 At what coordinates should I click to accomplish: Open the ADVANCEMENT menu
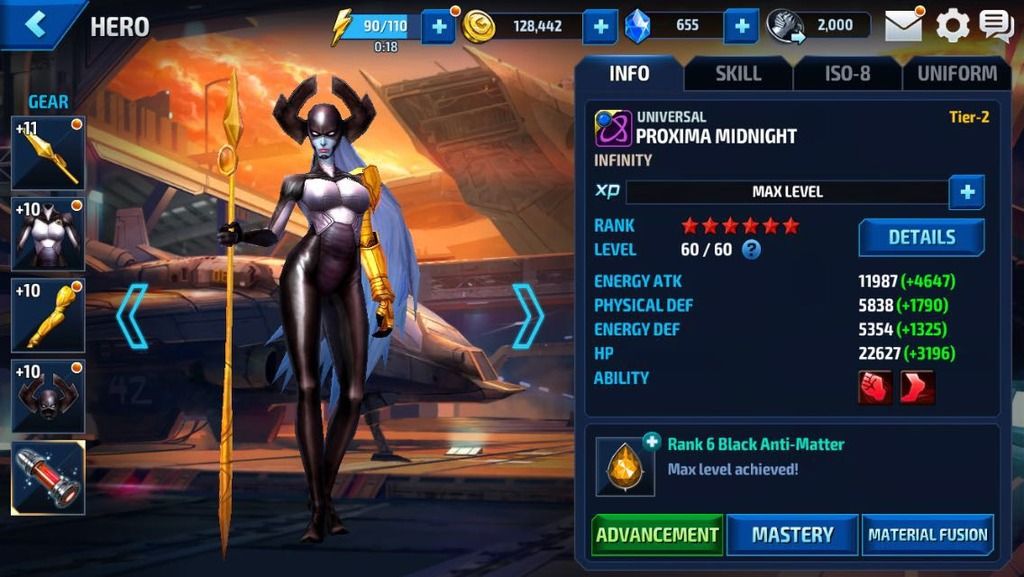657,534
